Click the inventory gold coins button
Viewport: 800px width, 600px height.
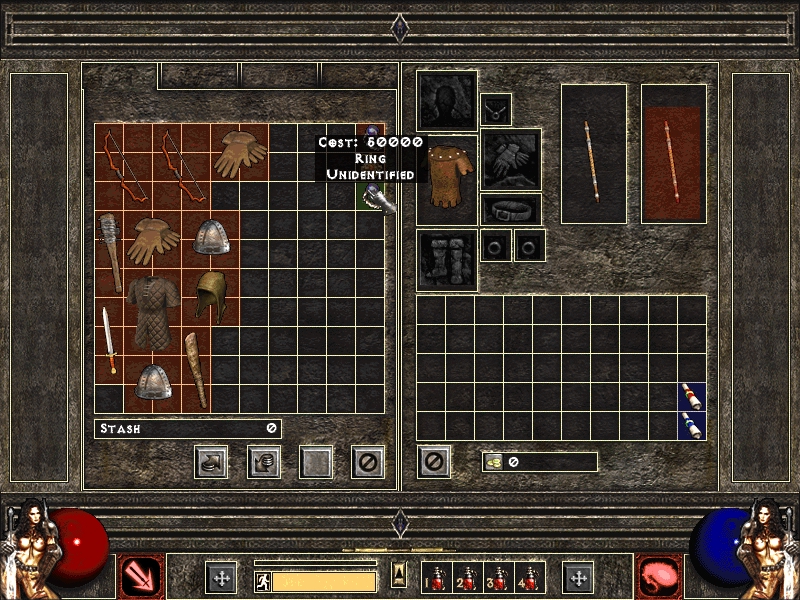click(x=493, y=462)
